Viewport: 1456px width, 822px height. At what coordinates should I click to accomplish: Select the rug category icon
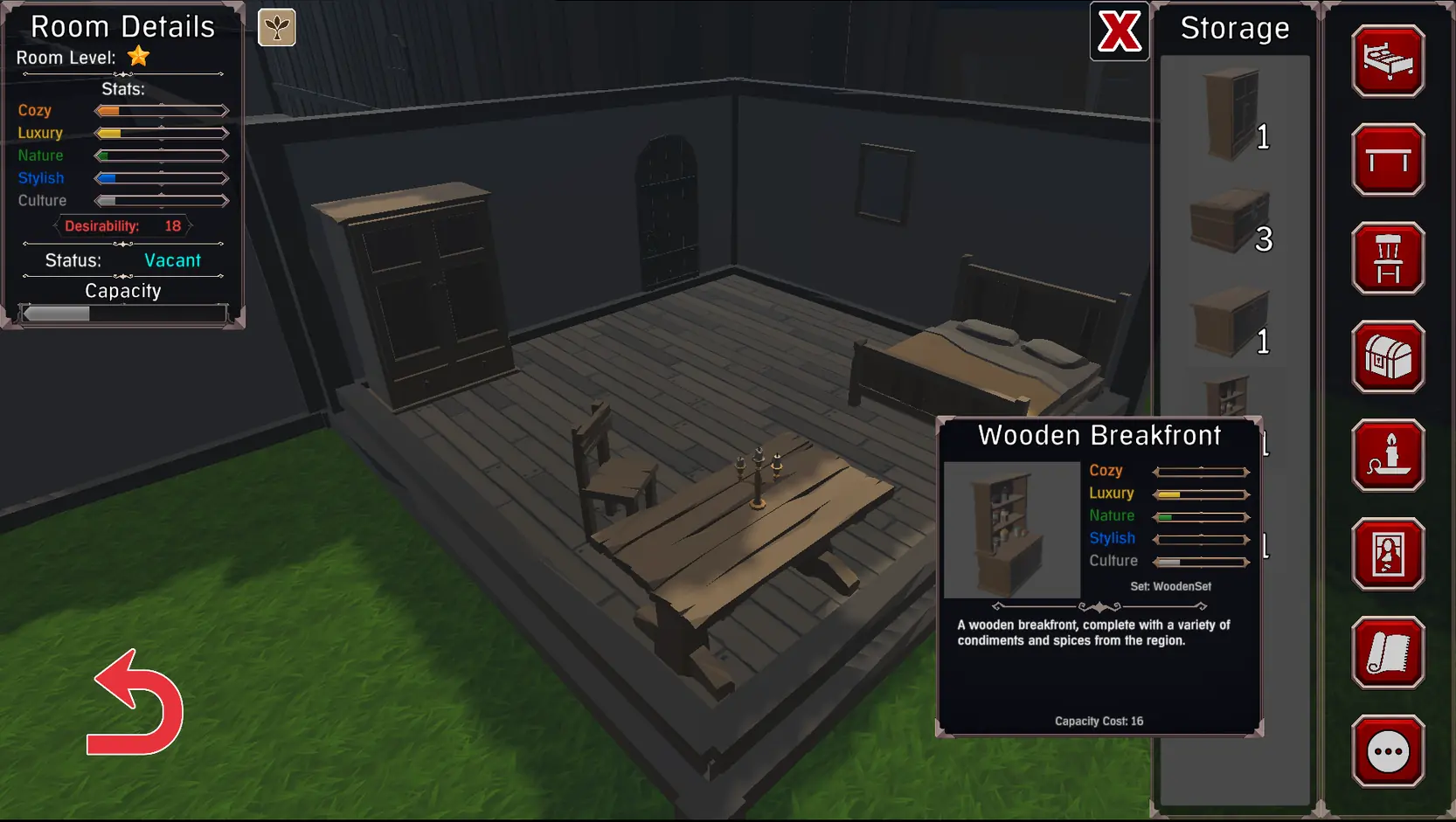pyautogui.click(x=1388, y=653)
